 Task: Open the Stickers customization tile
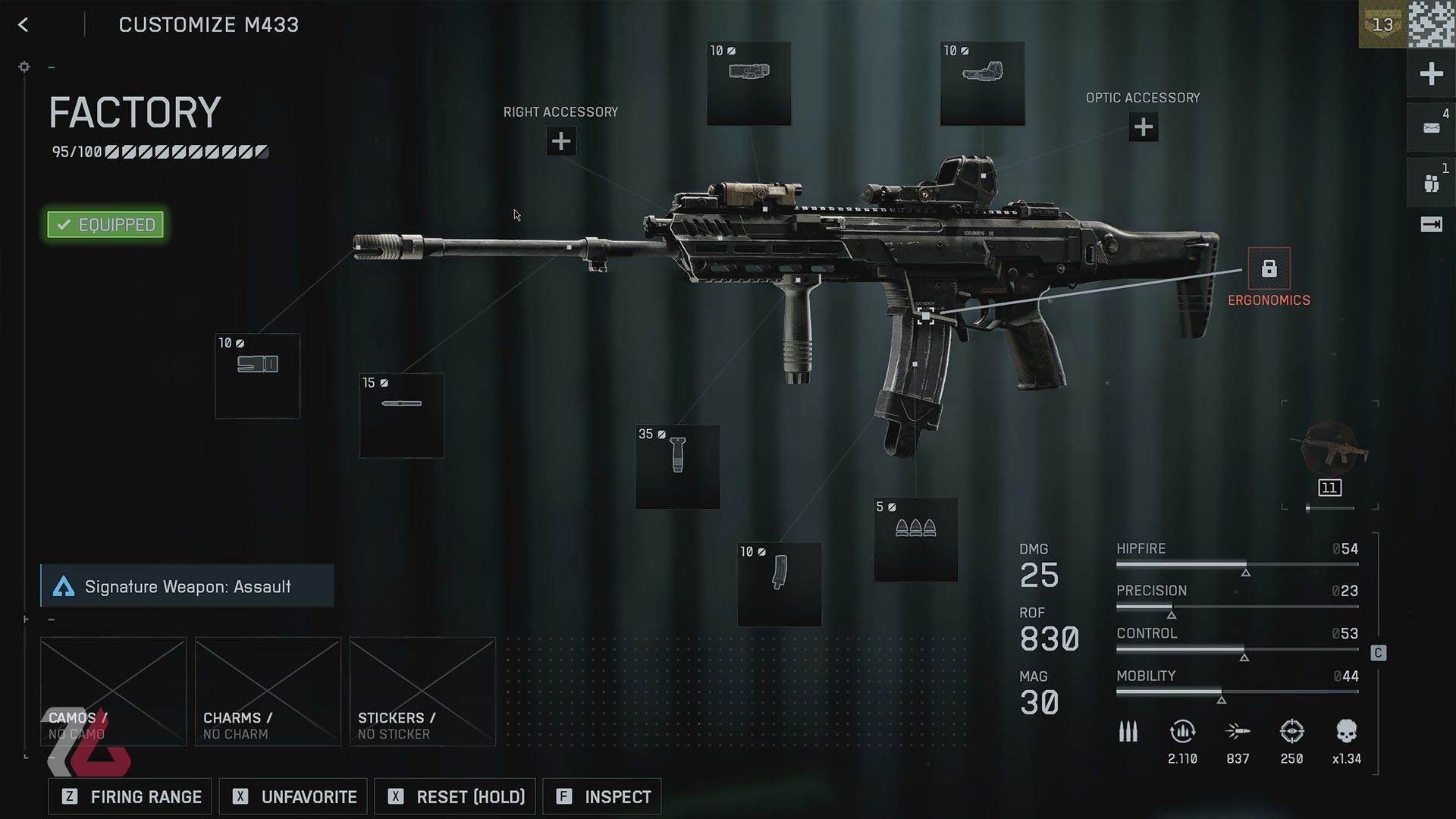pyautogui.click(x=422, y=691)
